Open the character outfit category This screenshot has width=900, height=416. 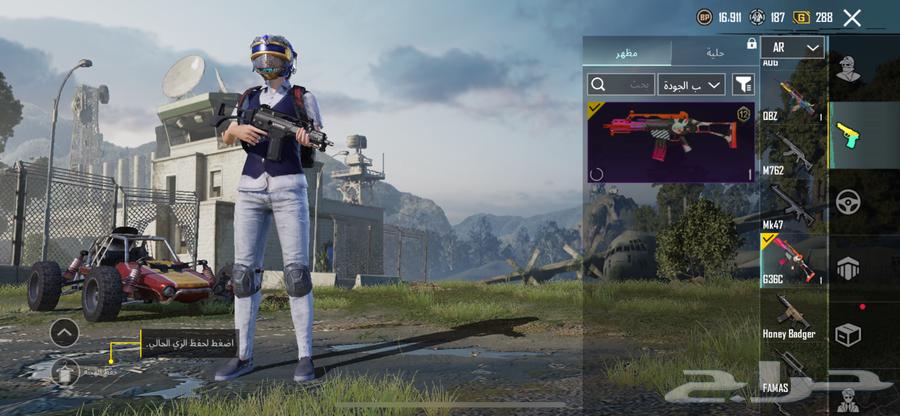tap(848, 70)
